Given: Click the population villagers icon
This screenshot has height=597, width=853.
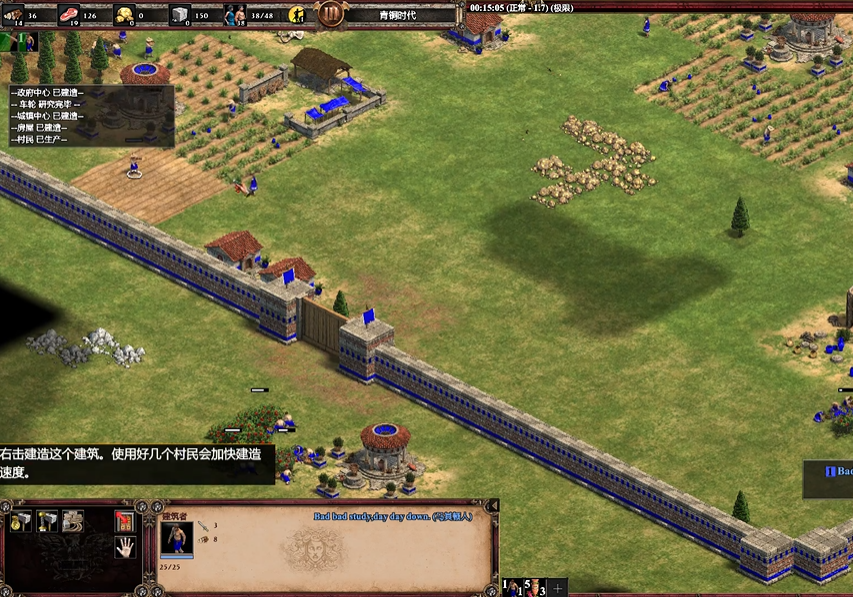Looking at the screenshot, I should pos(235,15).
